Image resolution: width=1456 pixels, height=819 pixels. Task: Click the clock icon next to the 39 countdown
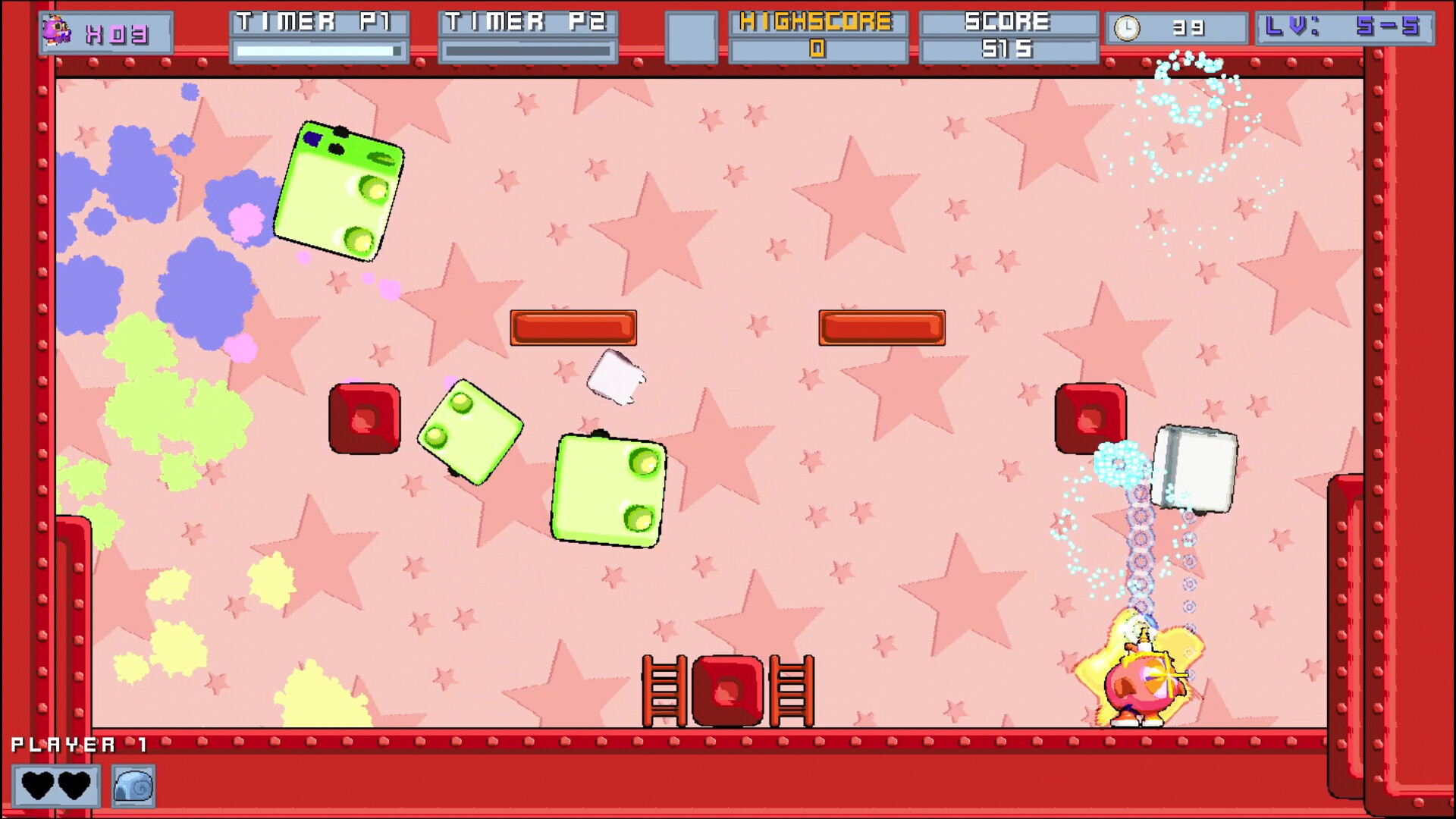1129,29
